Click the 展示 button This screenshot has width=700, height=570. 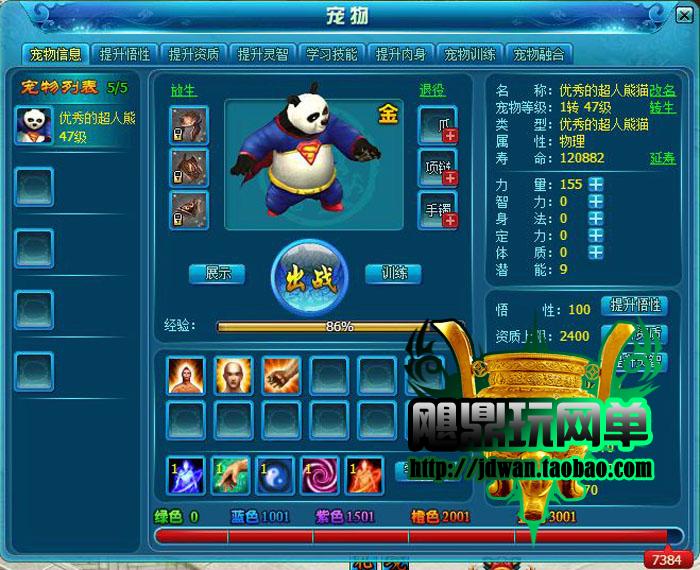tap(218, 273)
